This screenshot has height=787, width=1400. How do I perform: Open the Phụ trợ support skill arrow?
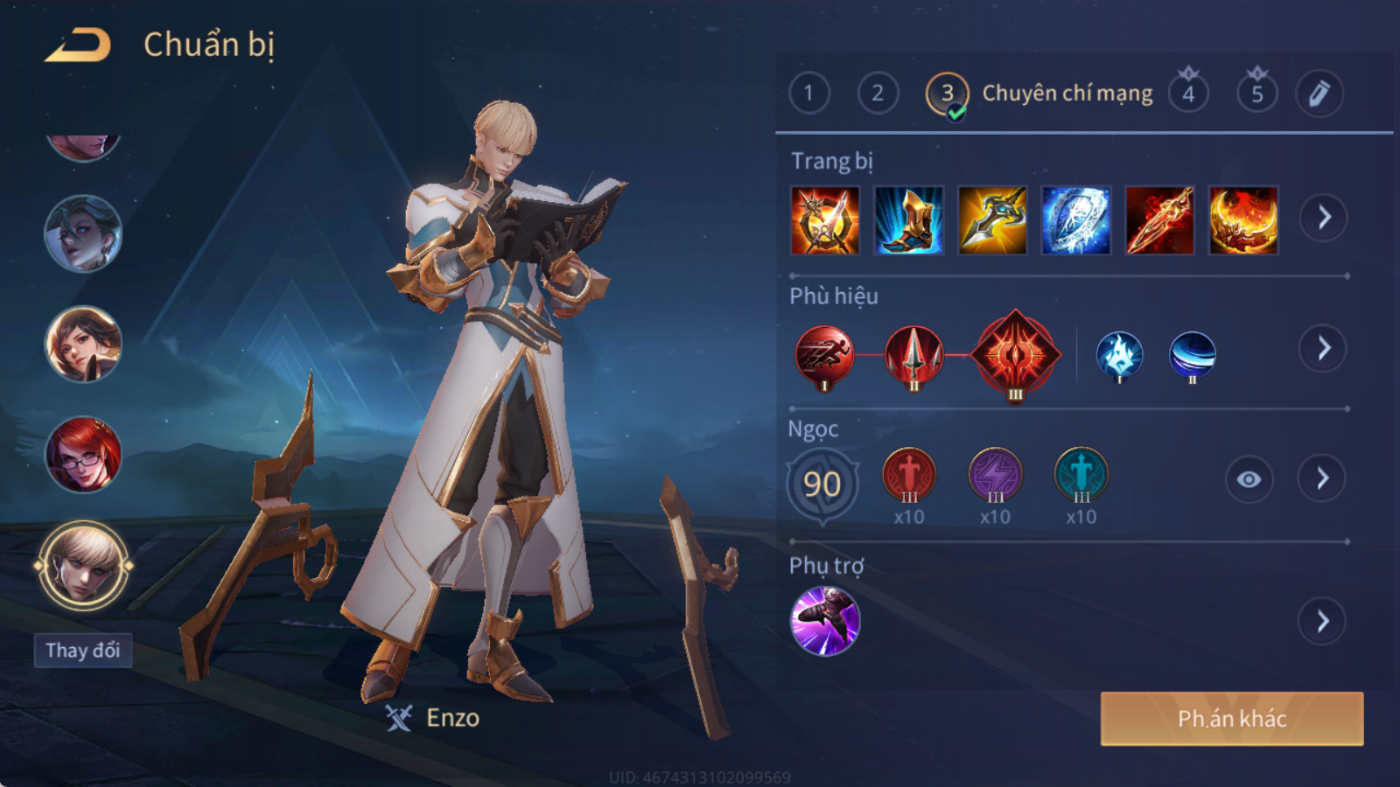coord(1322,622)
